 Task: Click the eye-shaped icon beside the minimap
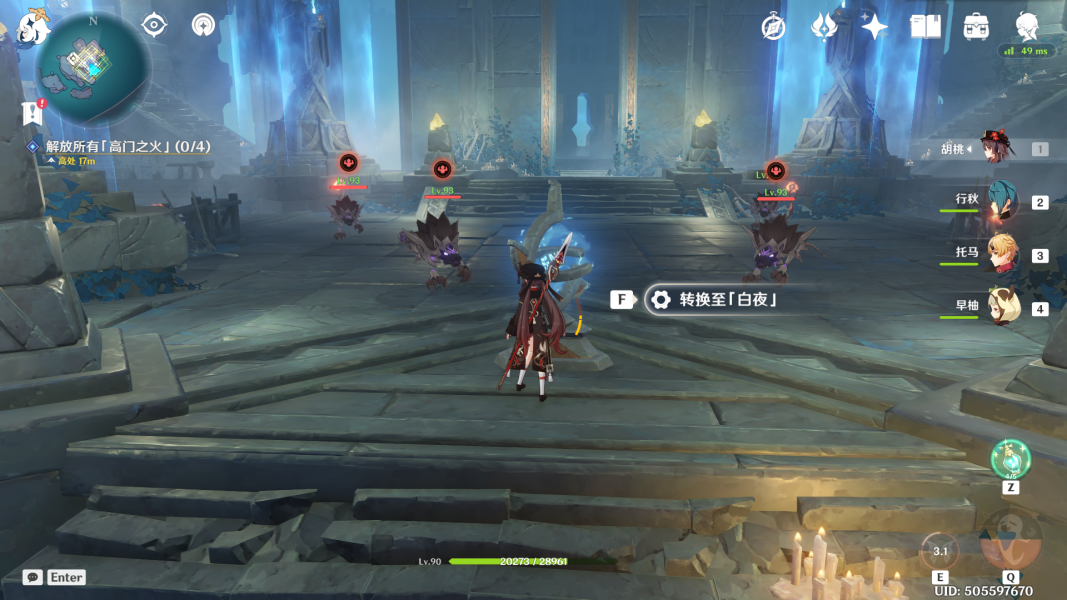pyautogui.click(x=154, y=25)
